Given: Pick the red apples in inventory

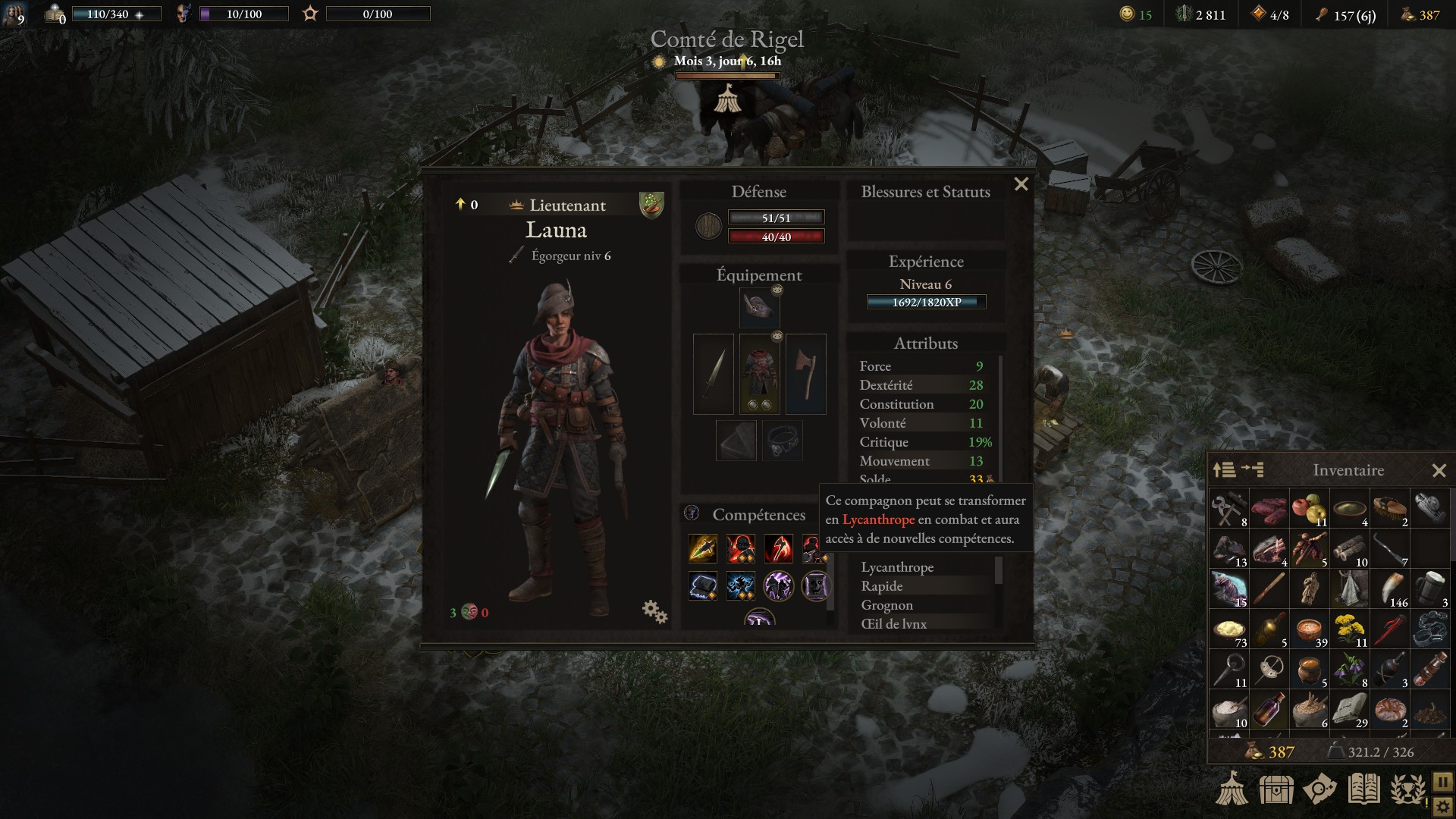Looking at the screenshot, I should 1309,510.
